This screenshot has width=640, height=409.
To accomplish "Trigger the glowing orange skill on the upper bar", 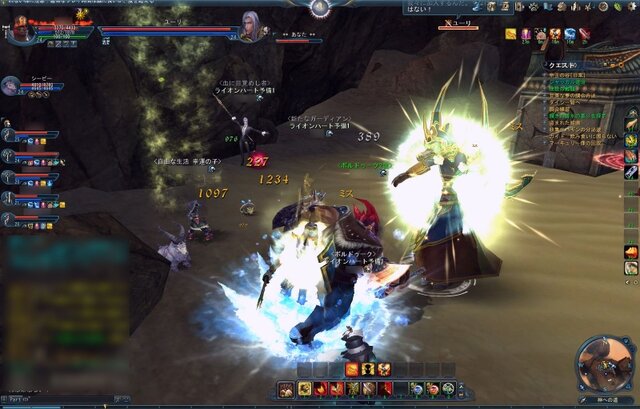I will (352, 370).
